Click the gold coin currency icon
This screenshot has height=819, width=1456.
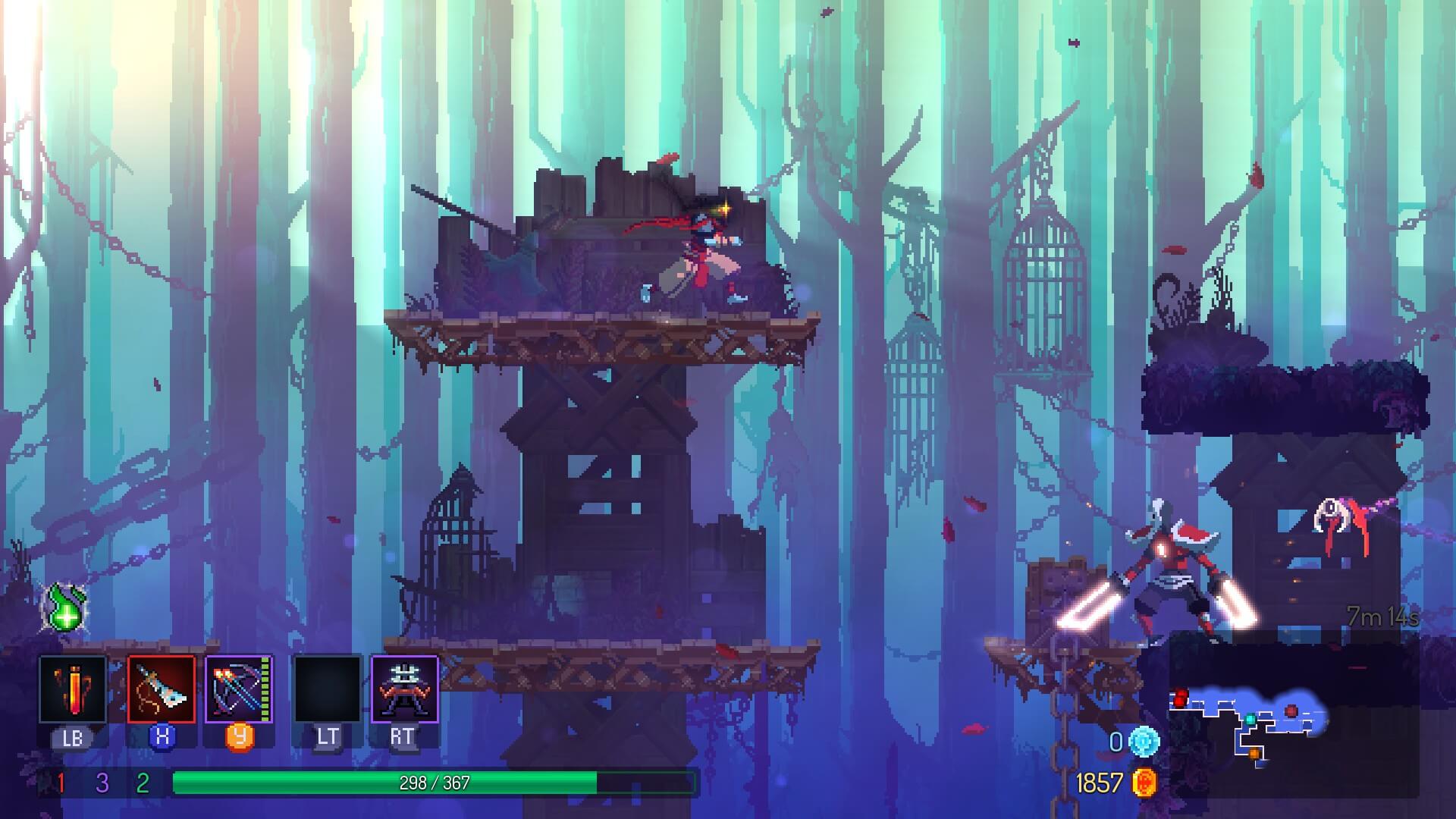1144,783
